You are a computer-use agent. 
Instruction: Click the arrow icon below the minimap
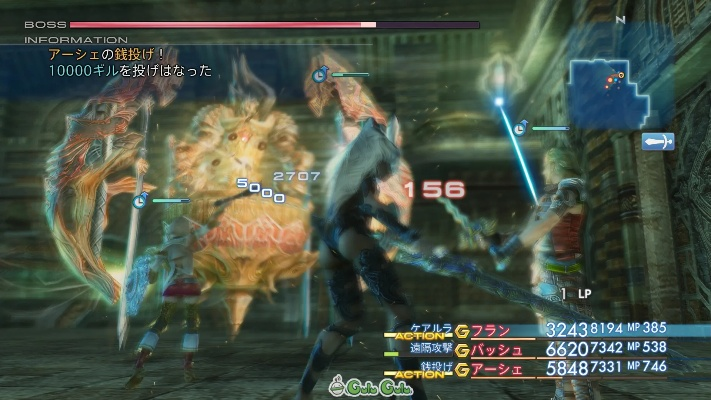point(658,142)
